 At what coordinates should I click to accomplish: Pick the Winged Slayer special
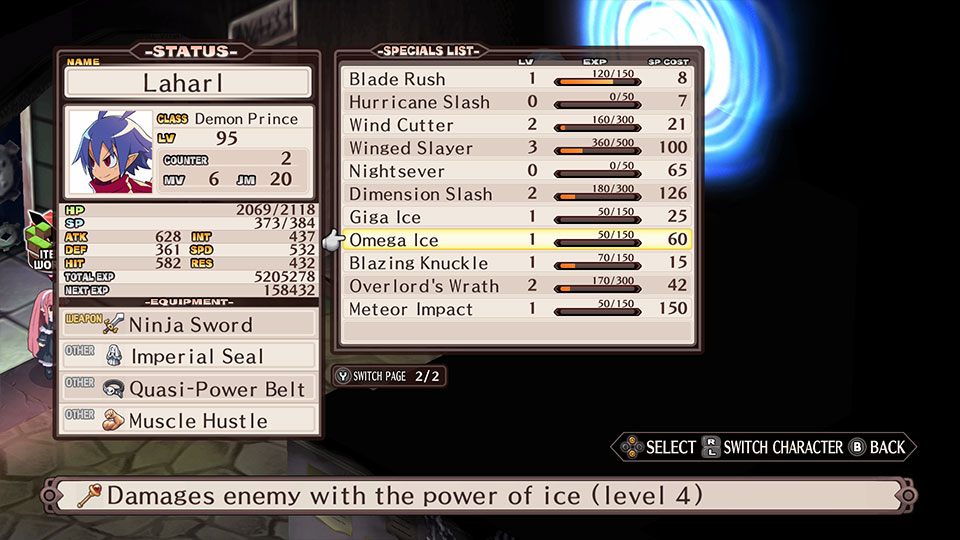(517, 148)
